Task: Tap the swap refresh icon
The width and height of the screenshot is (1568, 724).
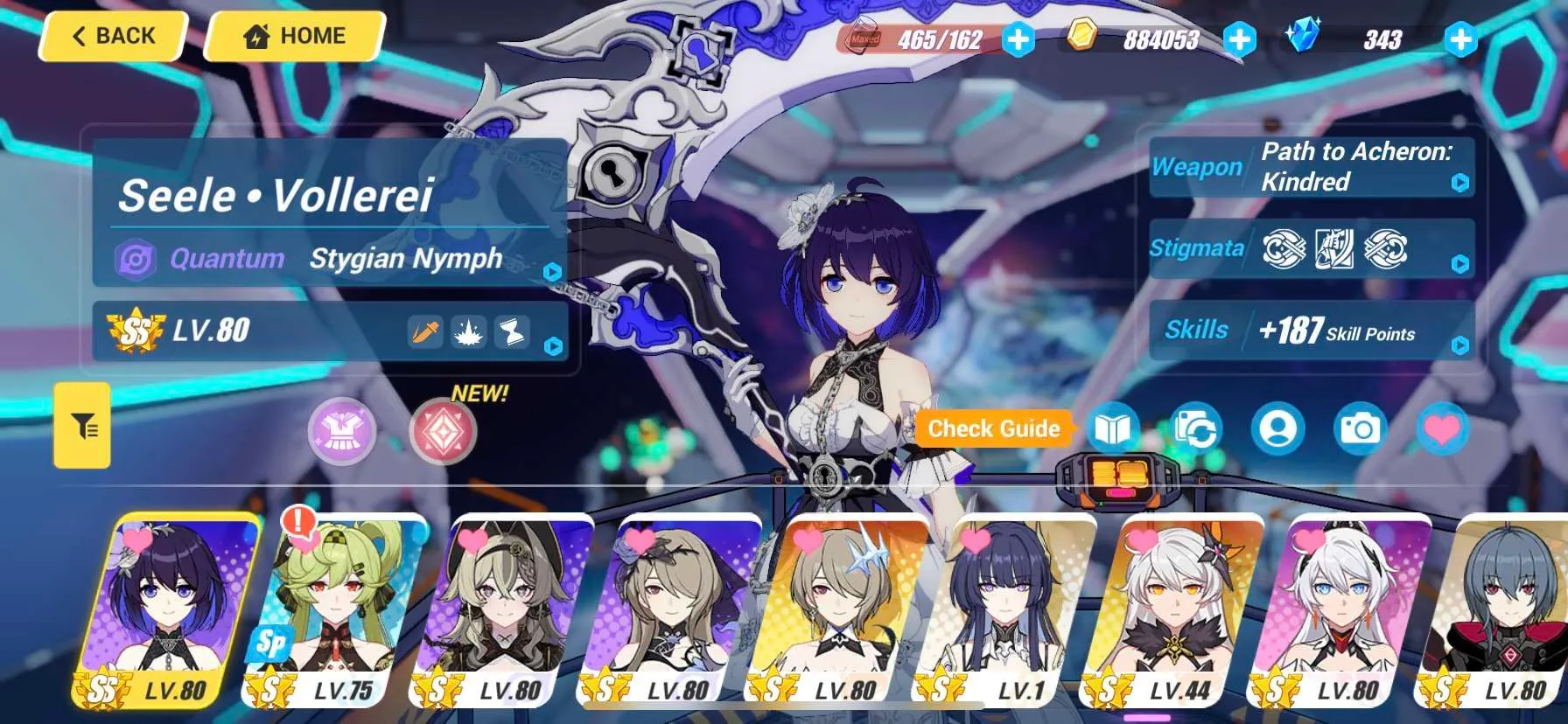Action: tap(1196, 429)
